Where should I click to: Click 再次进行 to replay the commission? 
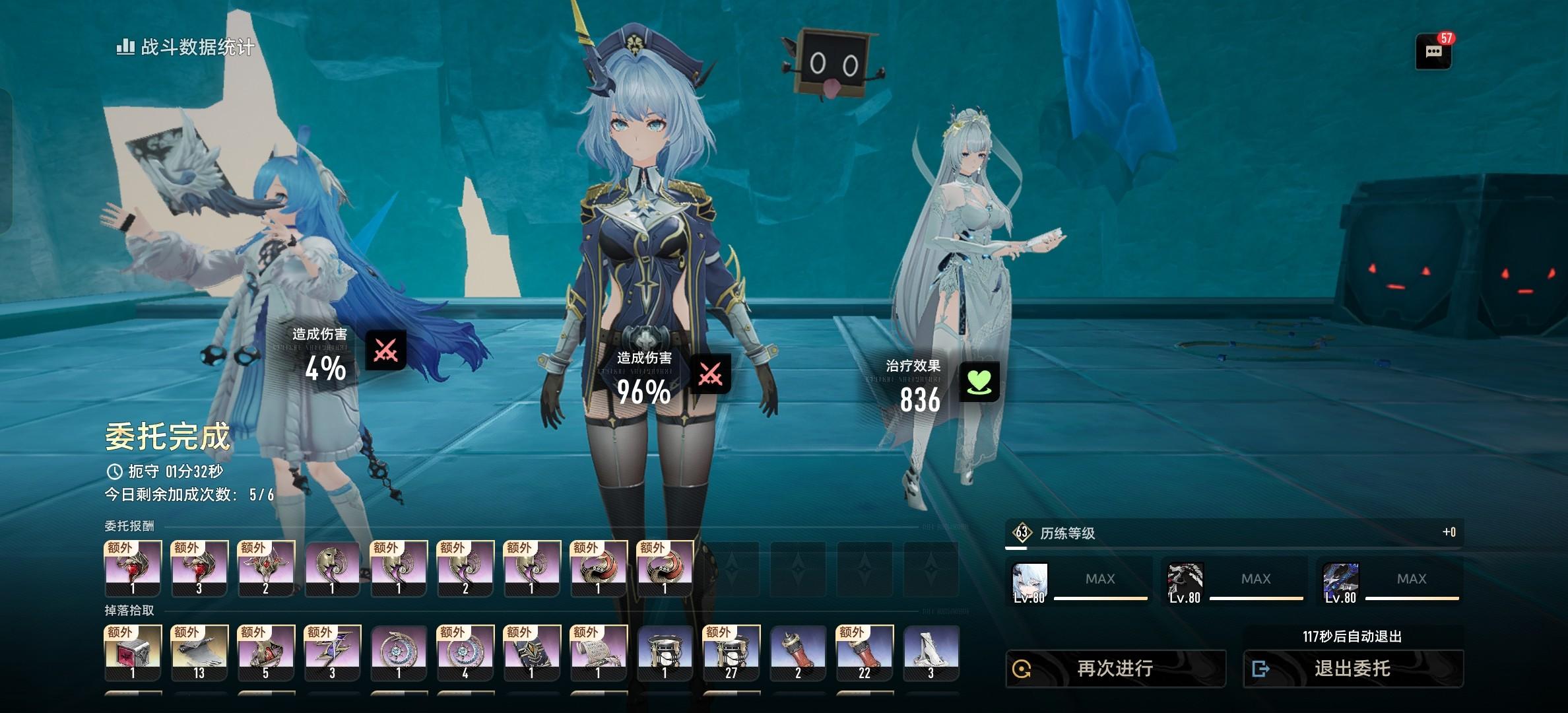[x=1115, y=669]
